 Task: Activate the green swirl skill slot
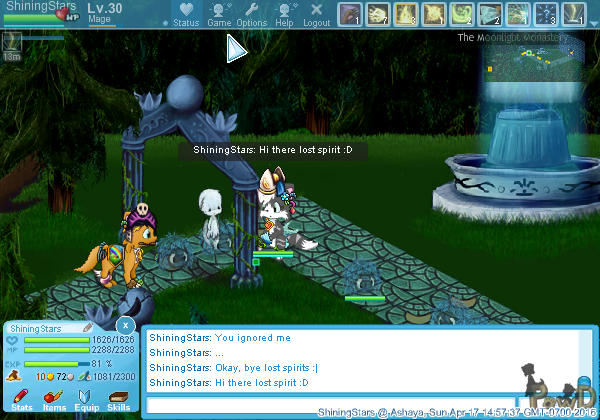[x=461, y=14]
